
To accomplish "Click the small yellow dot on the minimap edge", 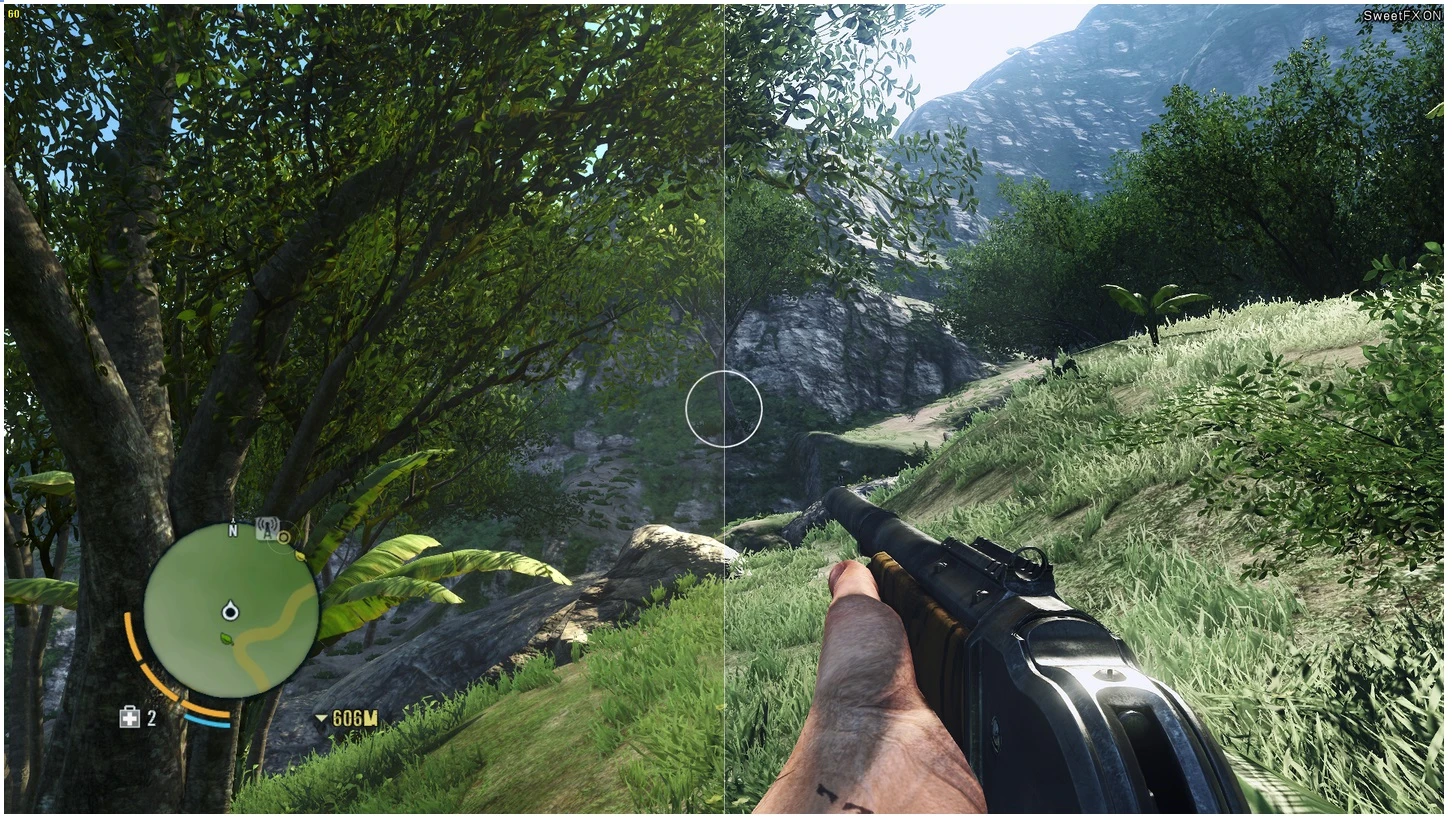I will coord(300,556).
